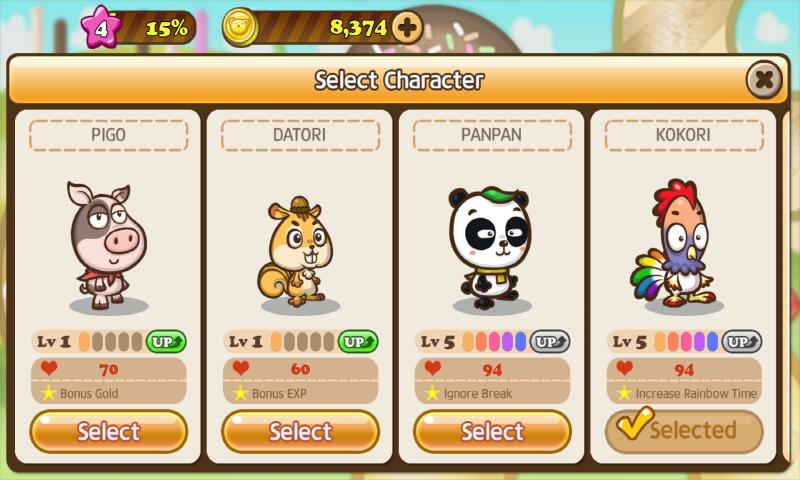
Task: Click PANPAN's greyed UP button
Action: click(x=549, y=342)
